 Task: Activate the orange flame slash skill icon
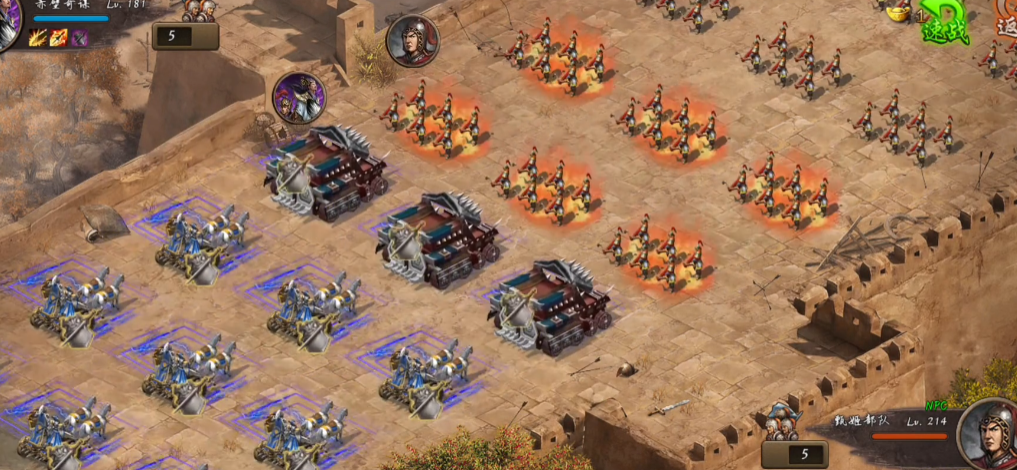[58, 39]
